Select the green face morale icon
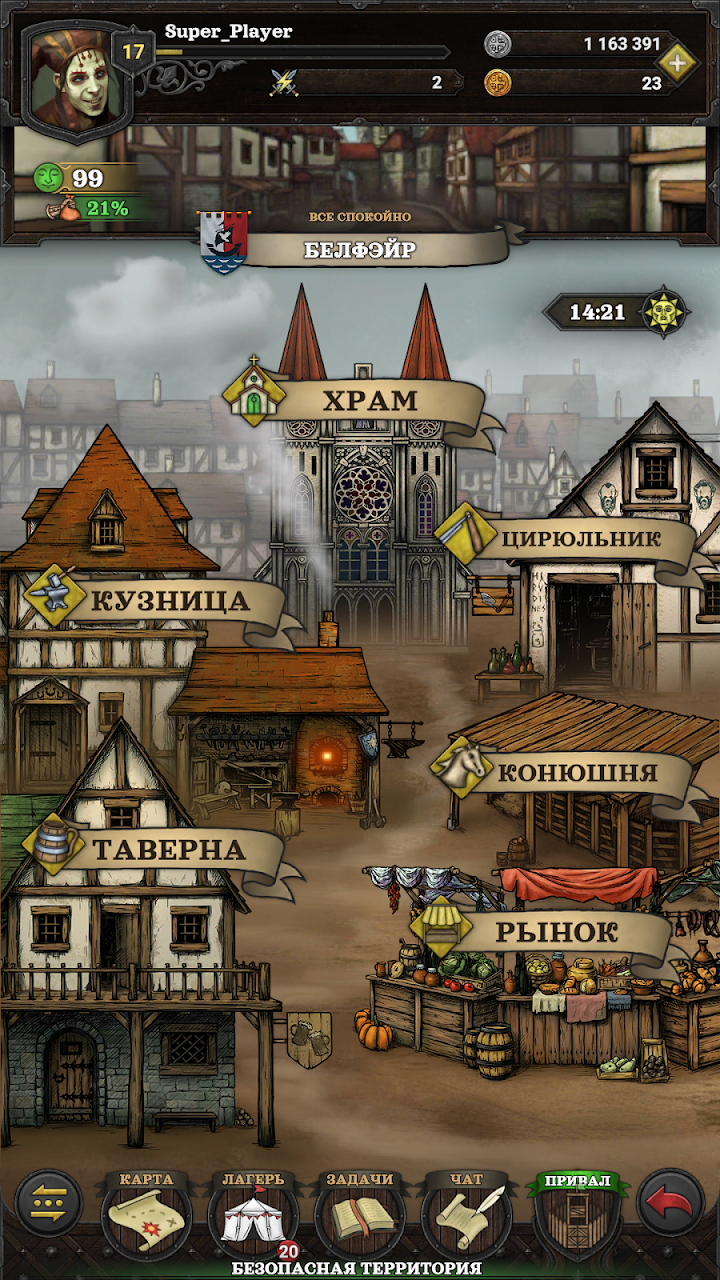Image resolution: width=720 pixels, height=1280 pixels. pos(48,179)
